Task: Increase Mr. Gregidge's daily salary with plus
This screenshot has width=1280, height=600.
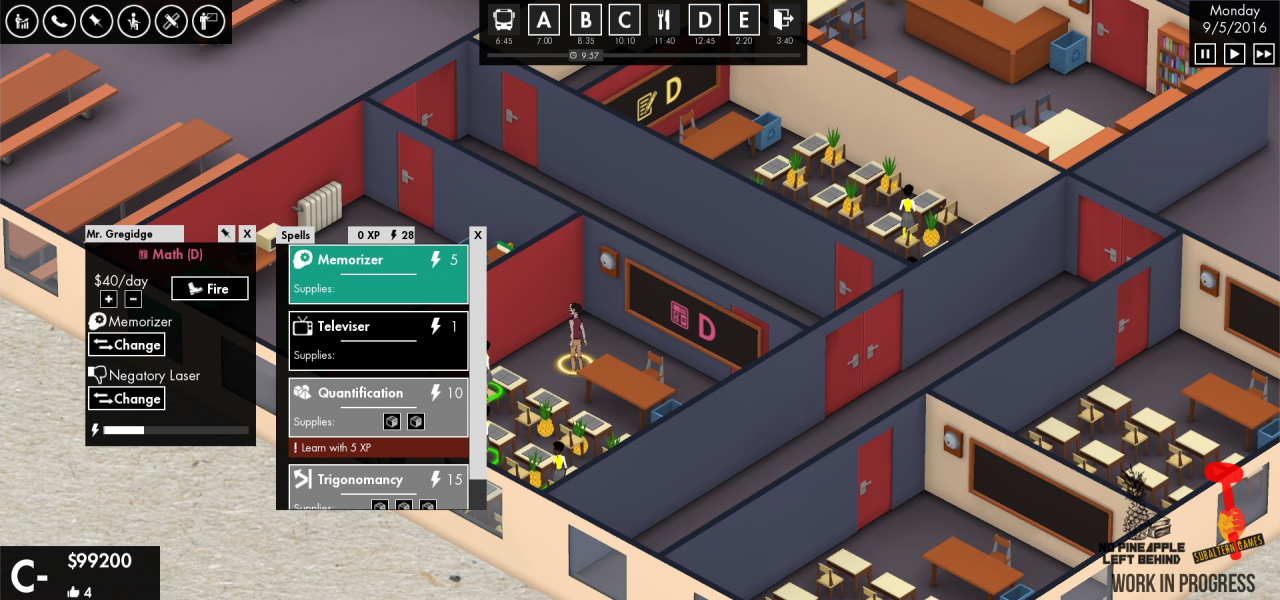Action: [x=109, y=299]
